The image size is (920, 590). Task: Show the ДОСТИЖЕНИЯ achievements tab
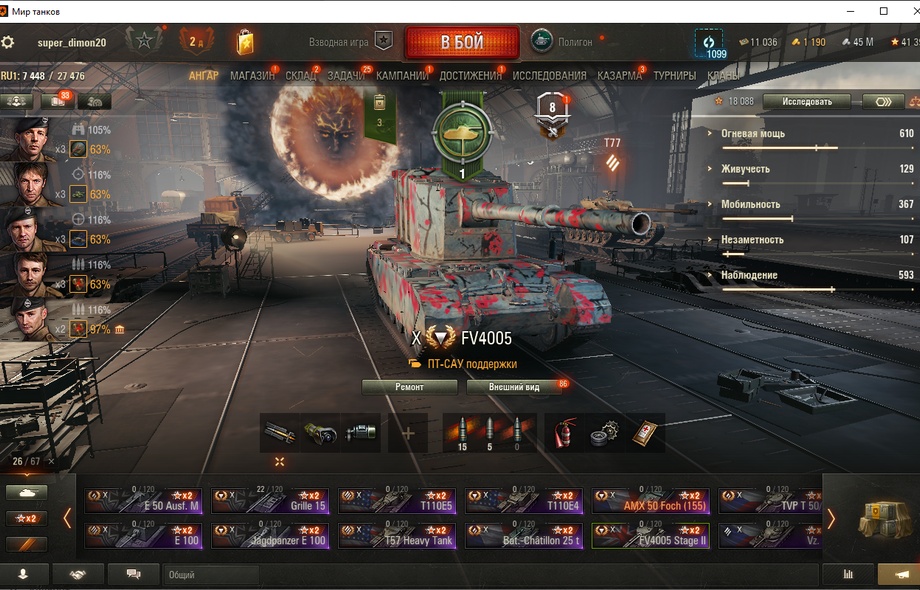tap(470, 75)
